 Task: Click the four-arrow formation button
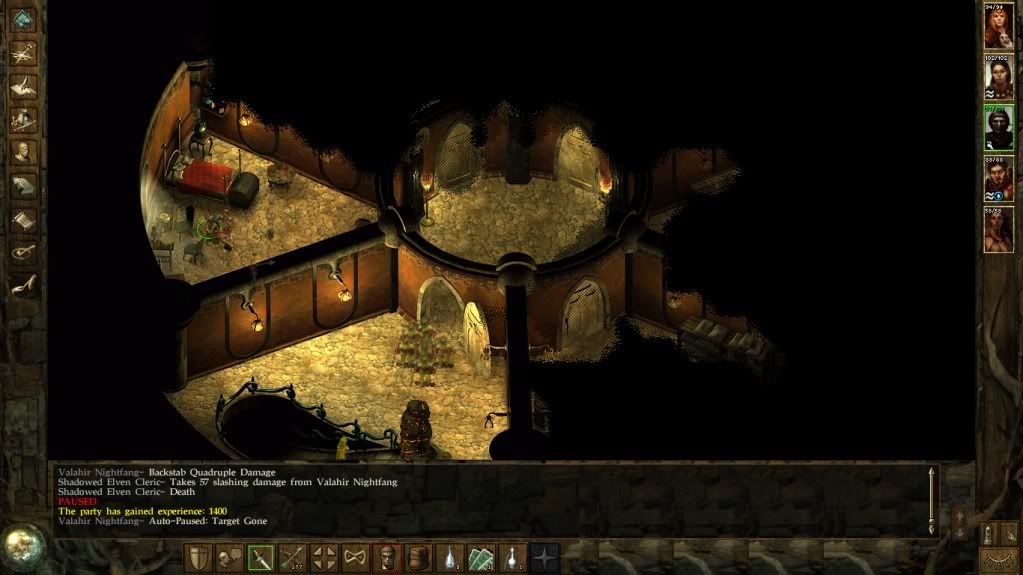pyautogui.click(x=323, y=558)
